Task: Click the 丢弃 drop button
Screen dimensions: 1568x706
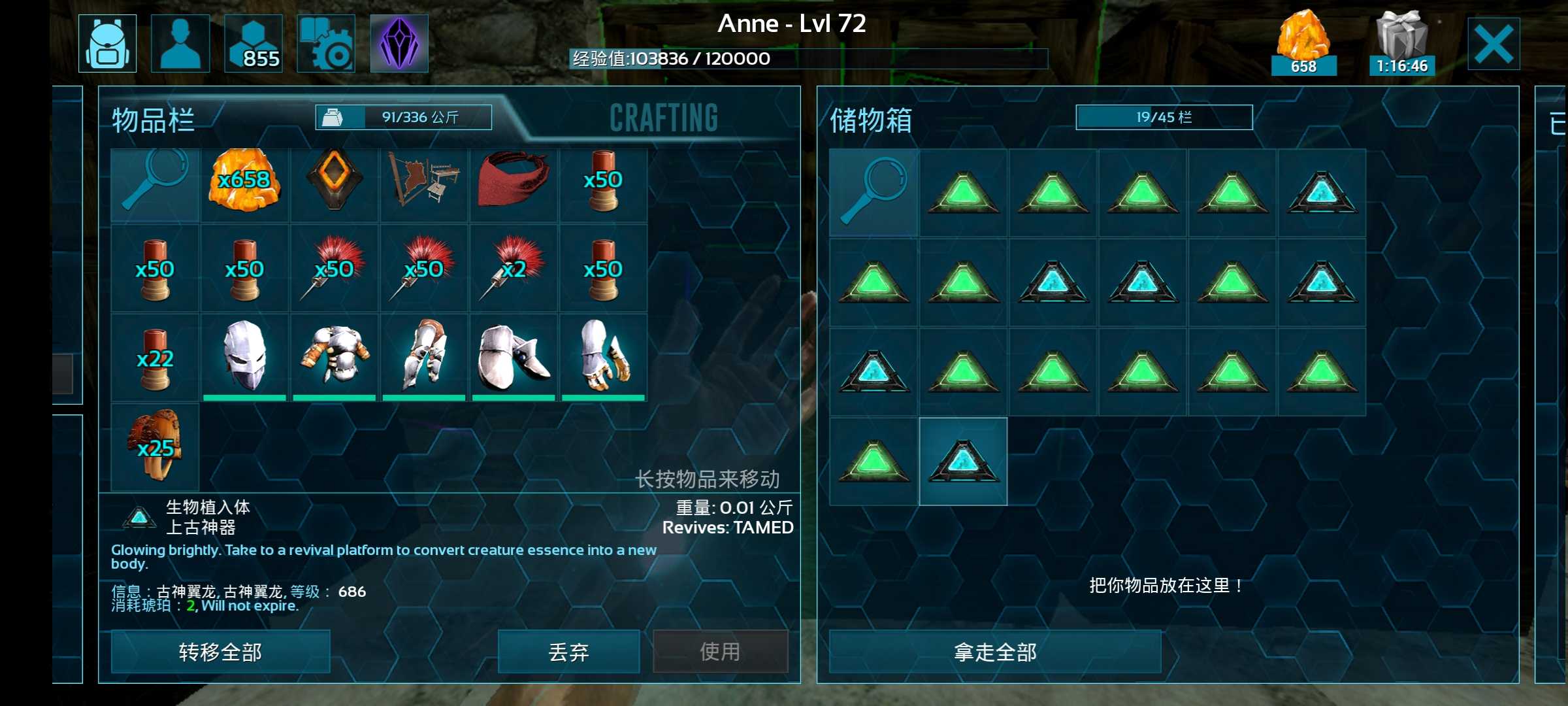Action: coord(568,652)
